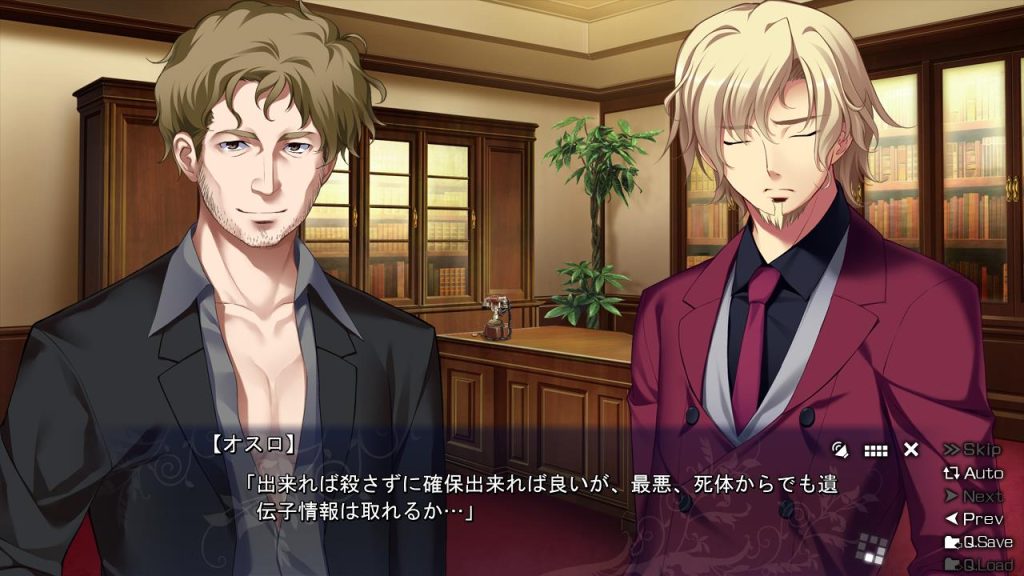Hide the dialogue box with the X

[911, 450]
